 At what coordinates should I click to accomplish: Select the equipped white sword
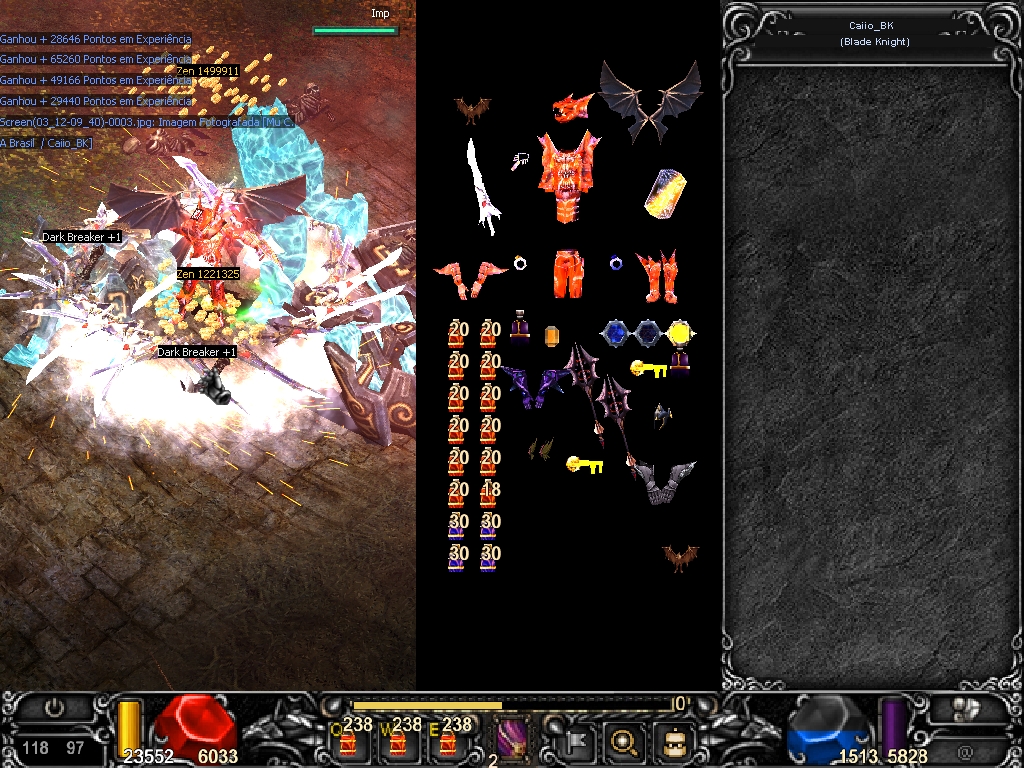point(484,187)
